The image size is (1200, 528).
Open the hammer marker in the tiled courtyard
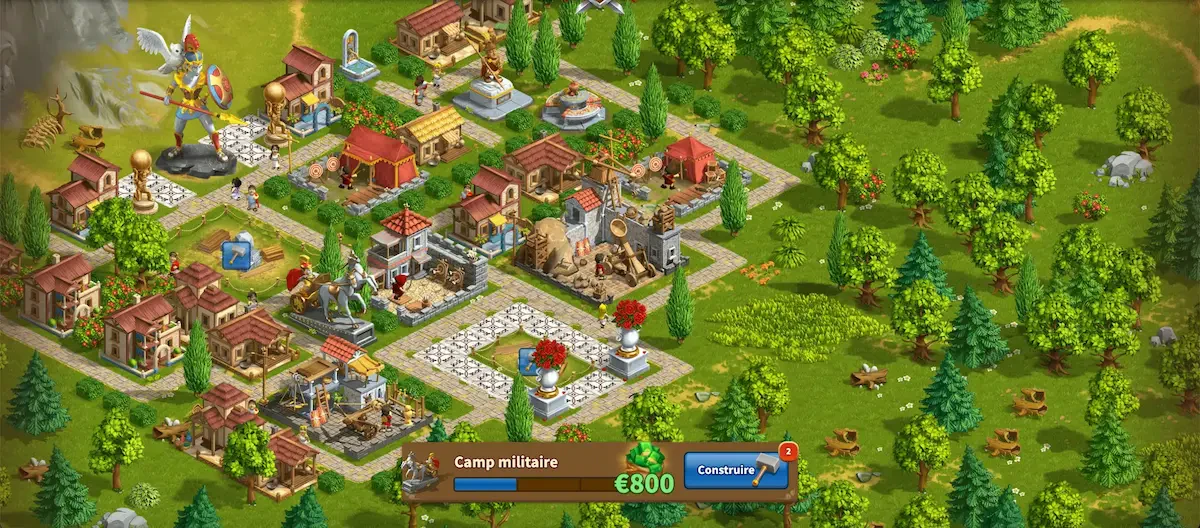(526, 361)
